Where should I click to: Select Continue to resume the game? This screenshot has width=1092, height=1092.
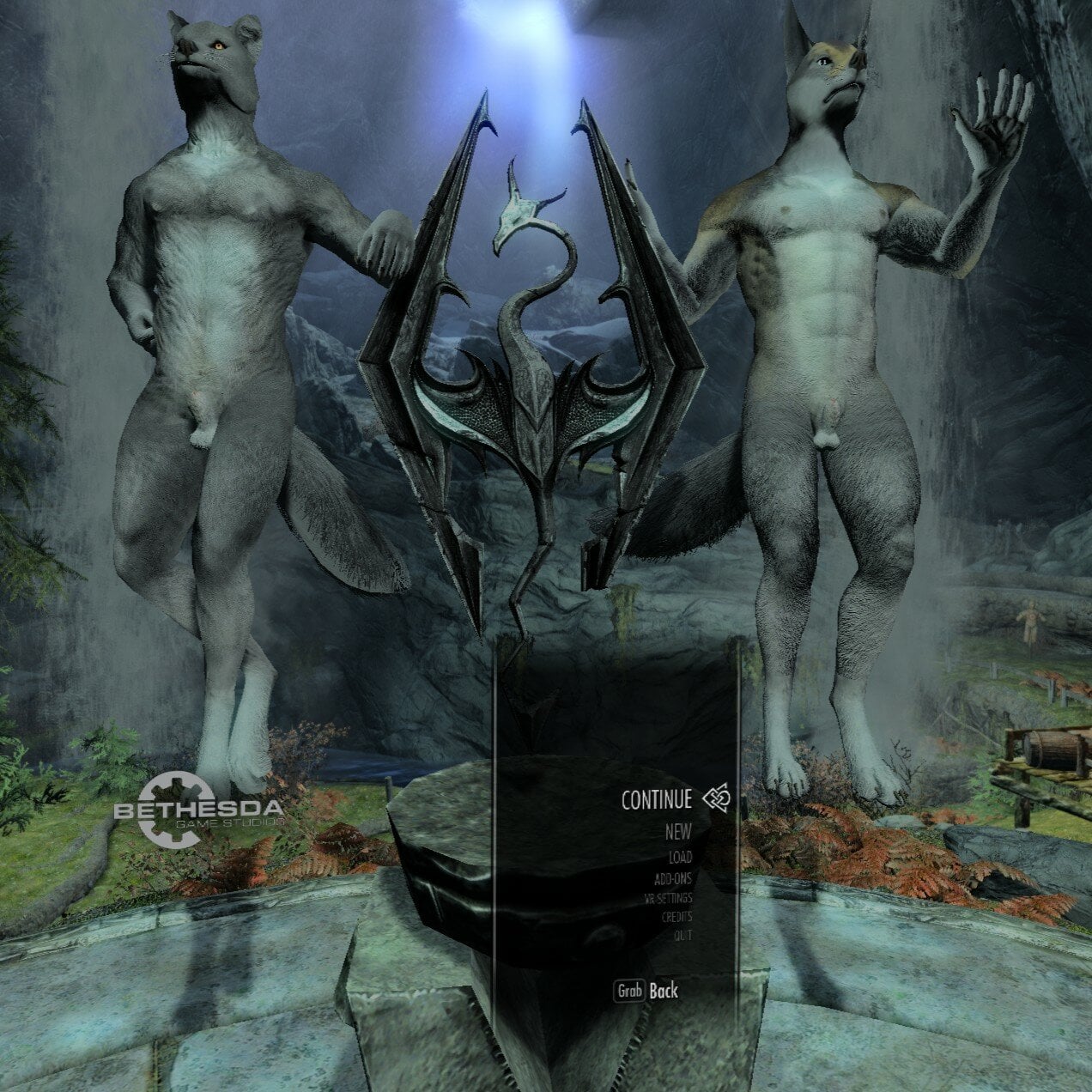[657, 800]
